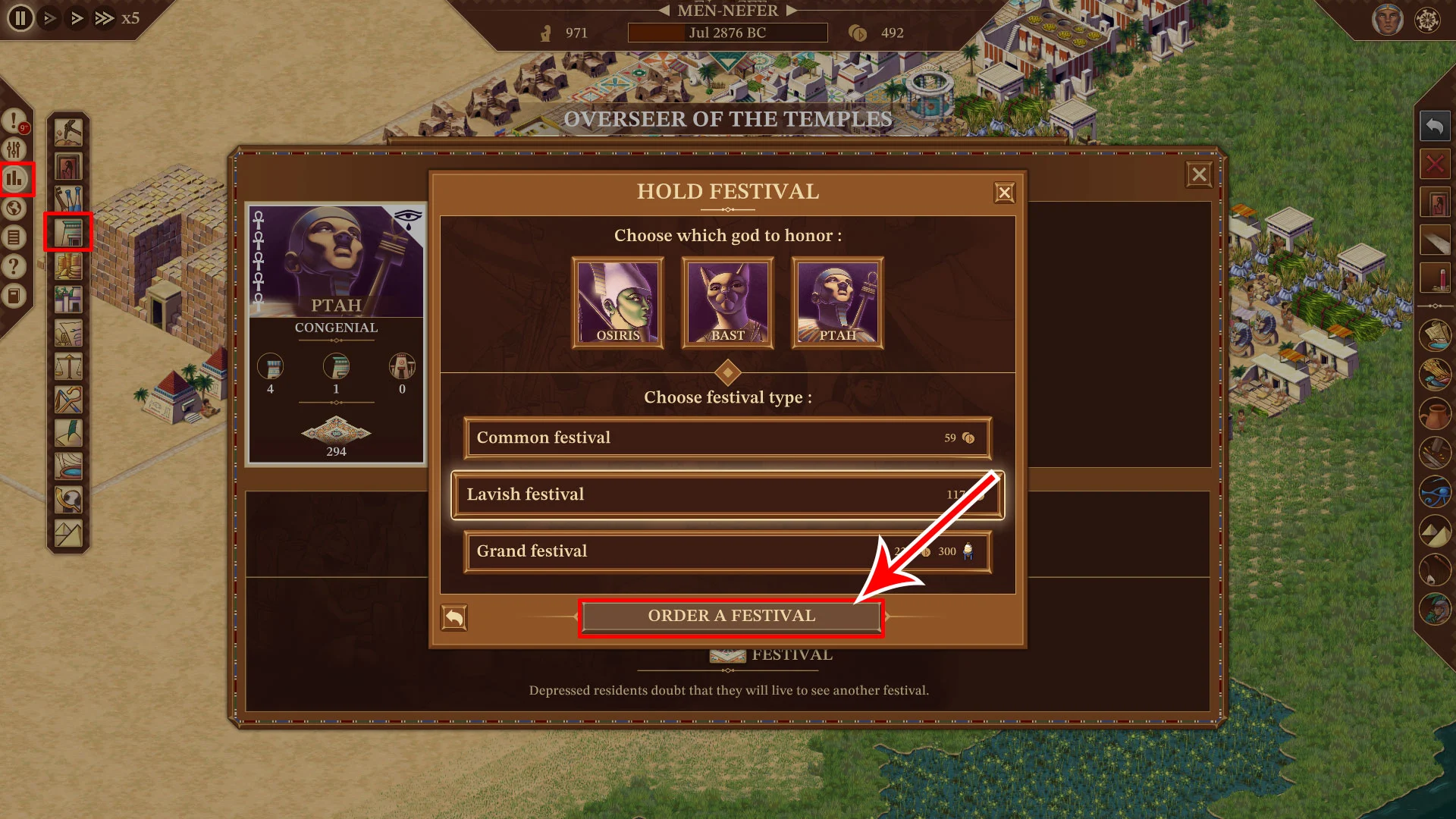
Task: Honor Osiris by selecting his portrait
Action: pyautogui.click(x=617, y=303)
